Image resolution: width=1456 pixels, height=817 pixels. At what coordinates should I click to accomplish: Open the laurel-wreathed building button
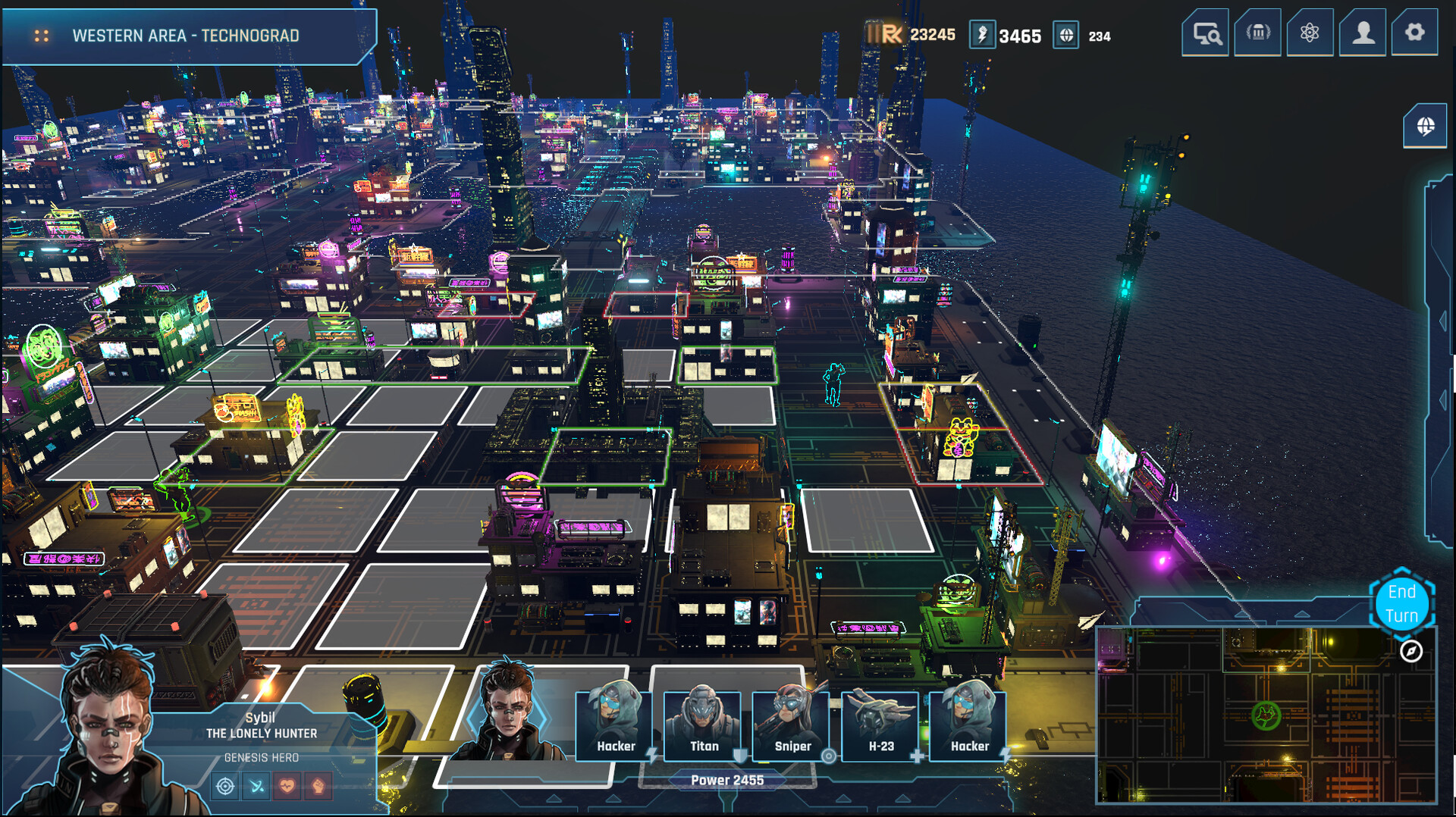[1257, 33]
